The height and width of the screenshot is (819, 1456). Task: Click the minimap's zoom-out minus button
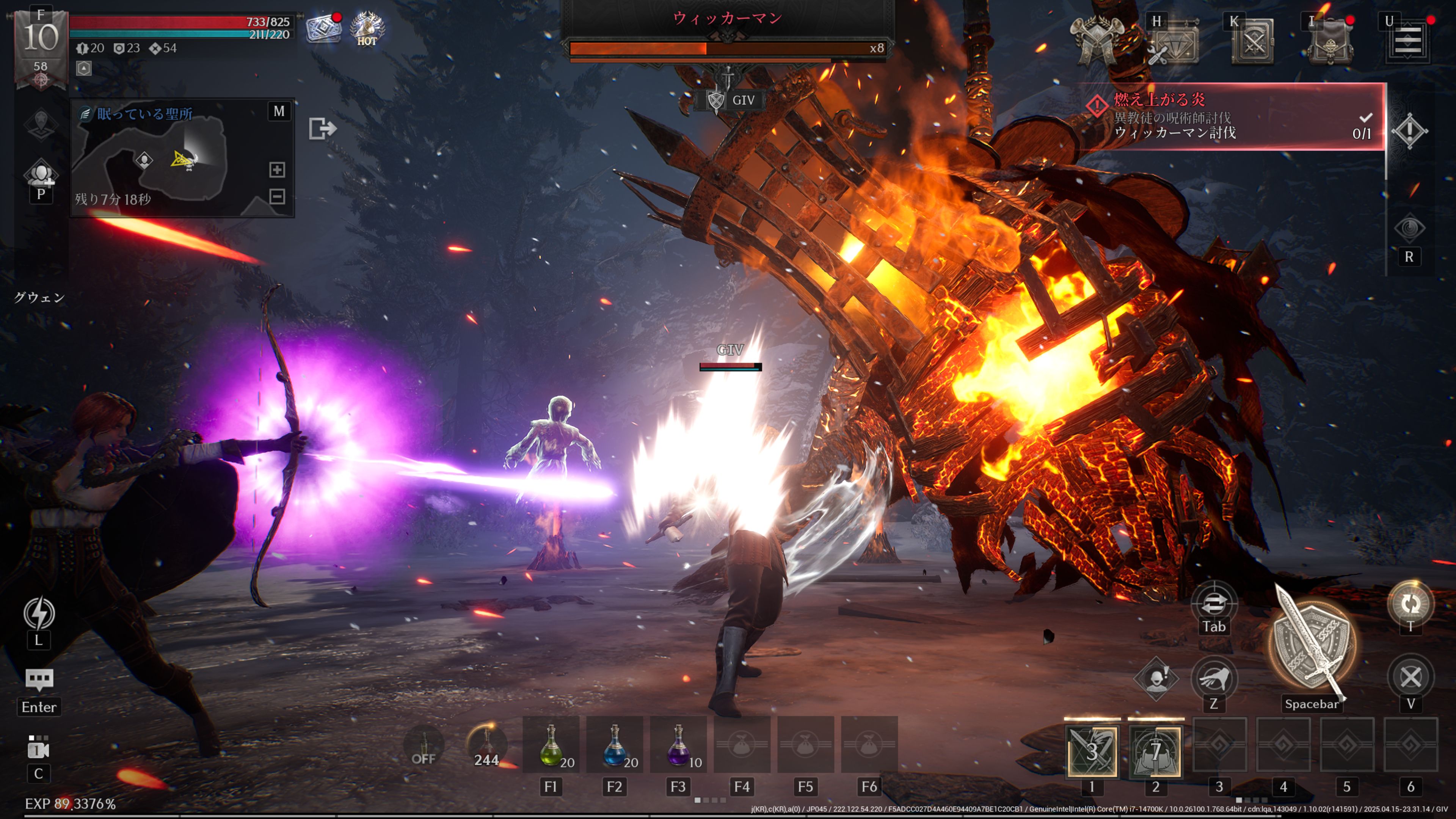click(x=277, y=197)
